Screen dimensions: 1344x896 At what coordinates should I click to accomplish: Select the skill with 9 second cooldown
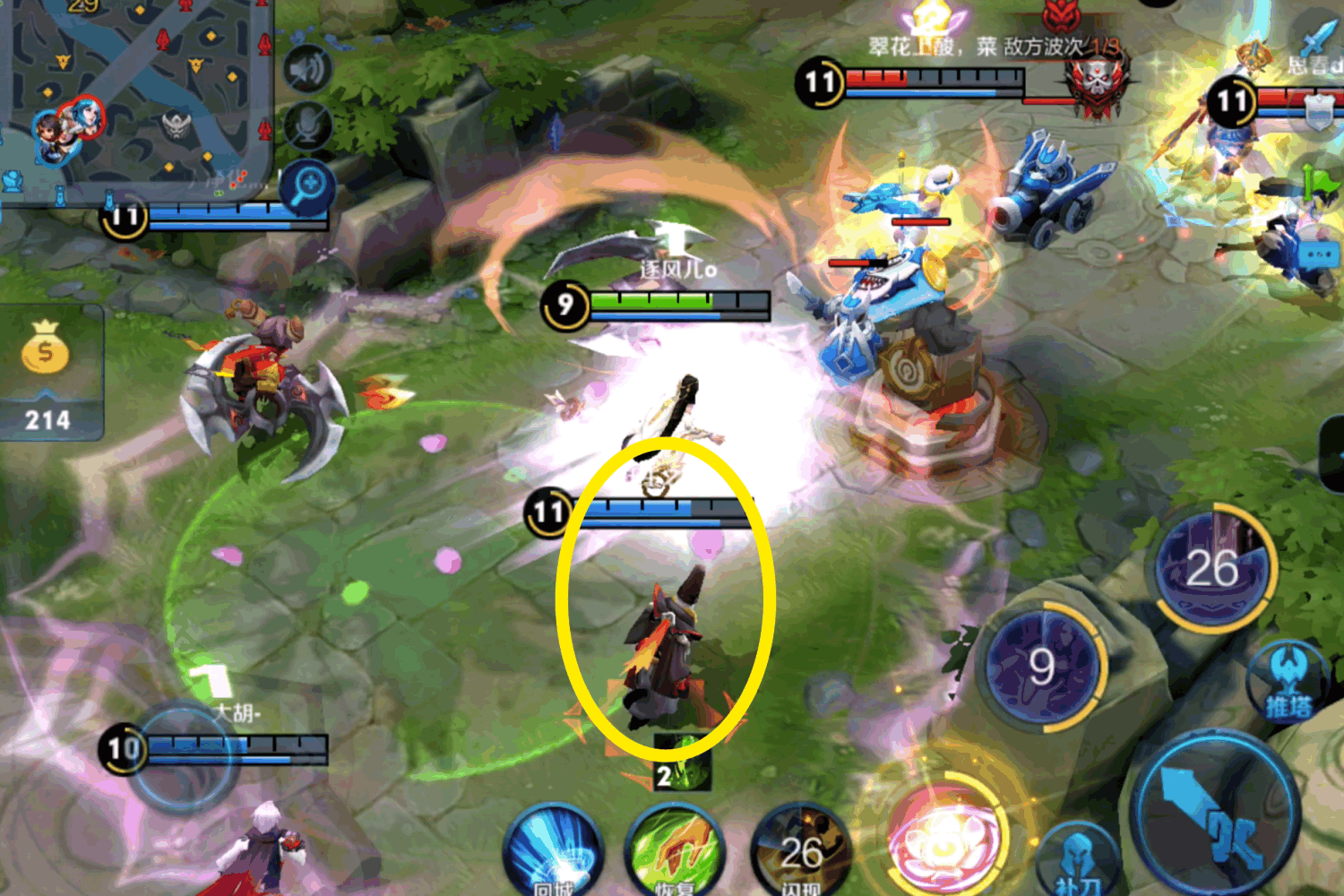coord(1039,666)
